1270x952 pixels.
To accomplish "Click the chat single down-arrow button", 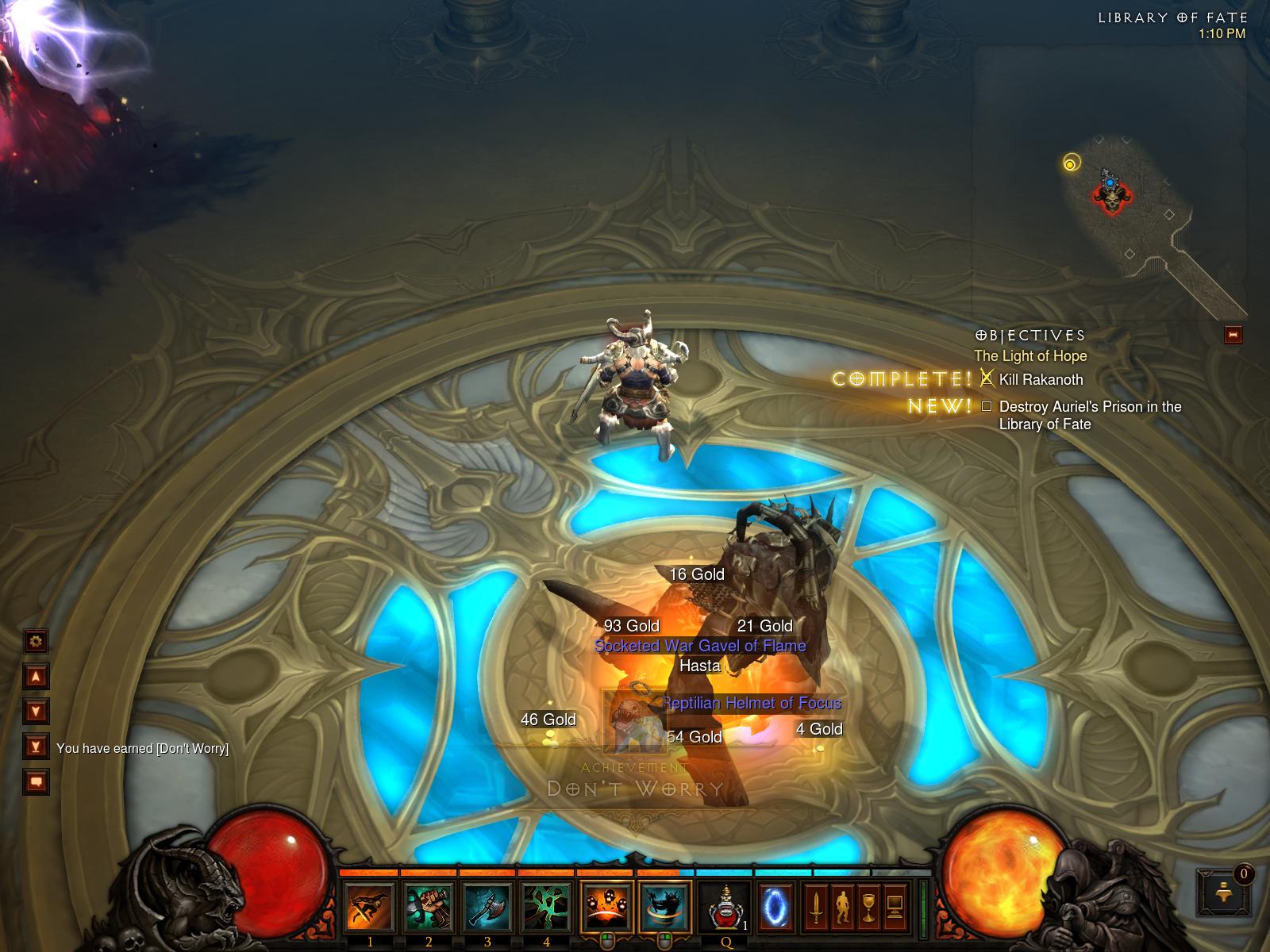I will tap(36, 711).
